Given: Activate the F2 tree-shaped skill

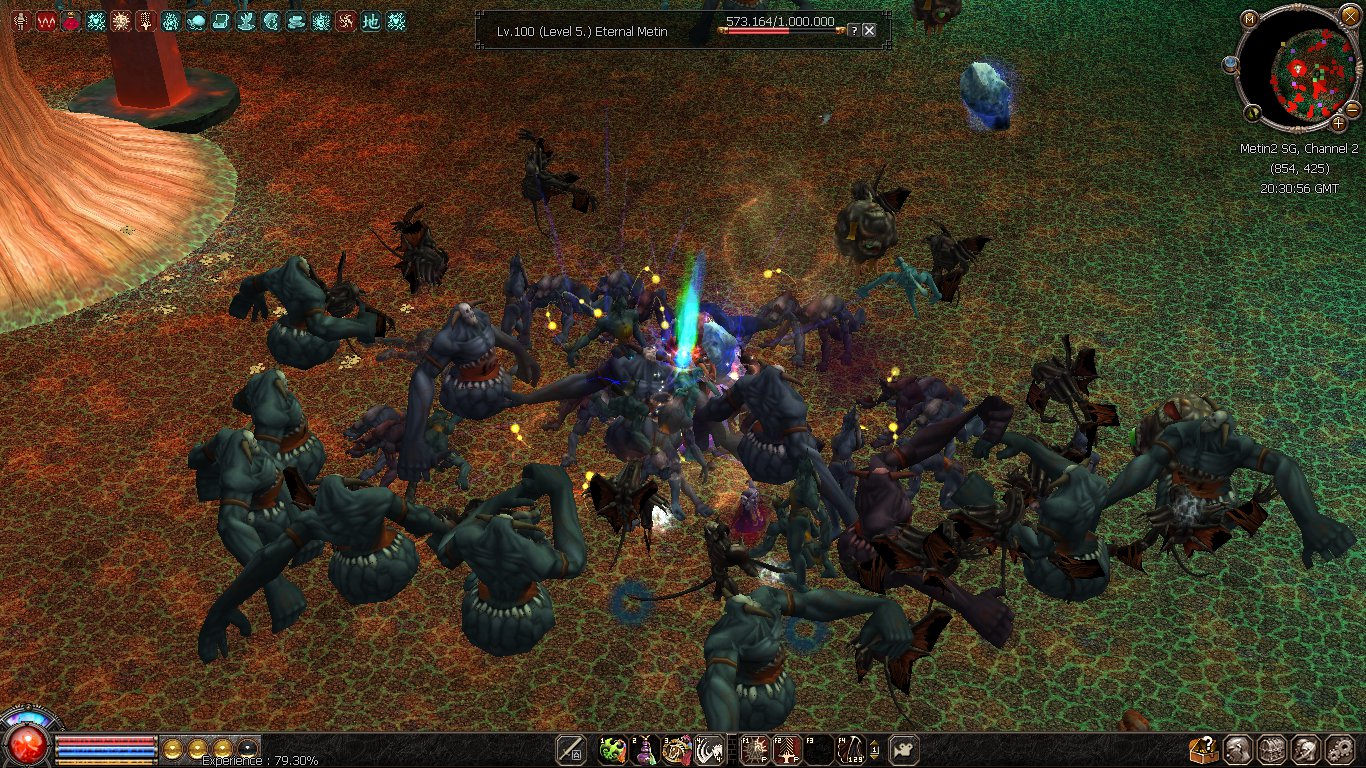Looking at the screenshot, I should coord(786,750).
